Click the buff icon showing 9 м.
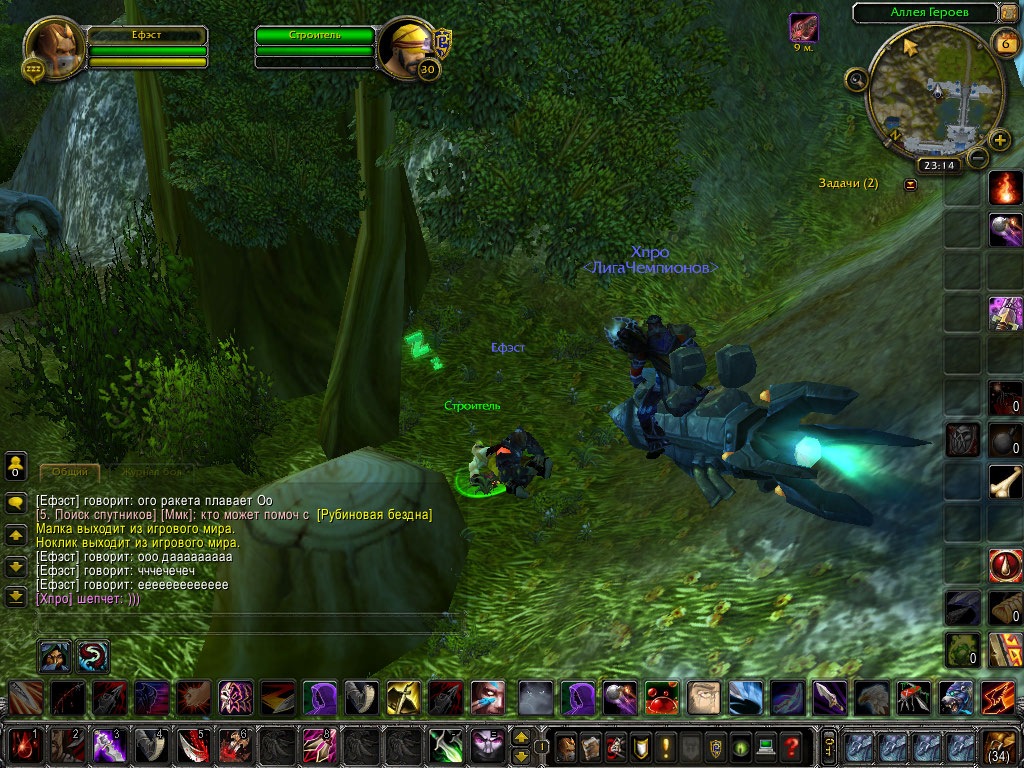 pos(803,28)
